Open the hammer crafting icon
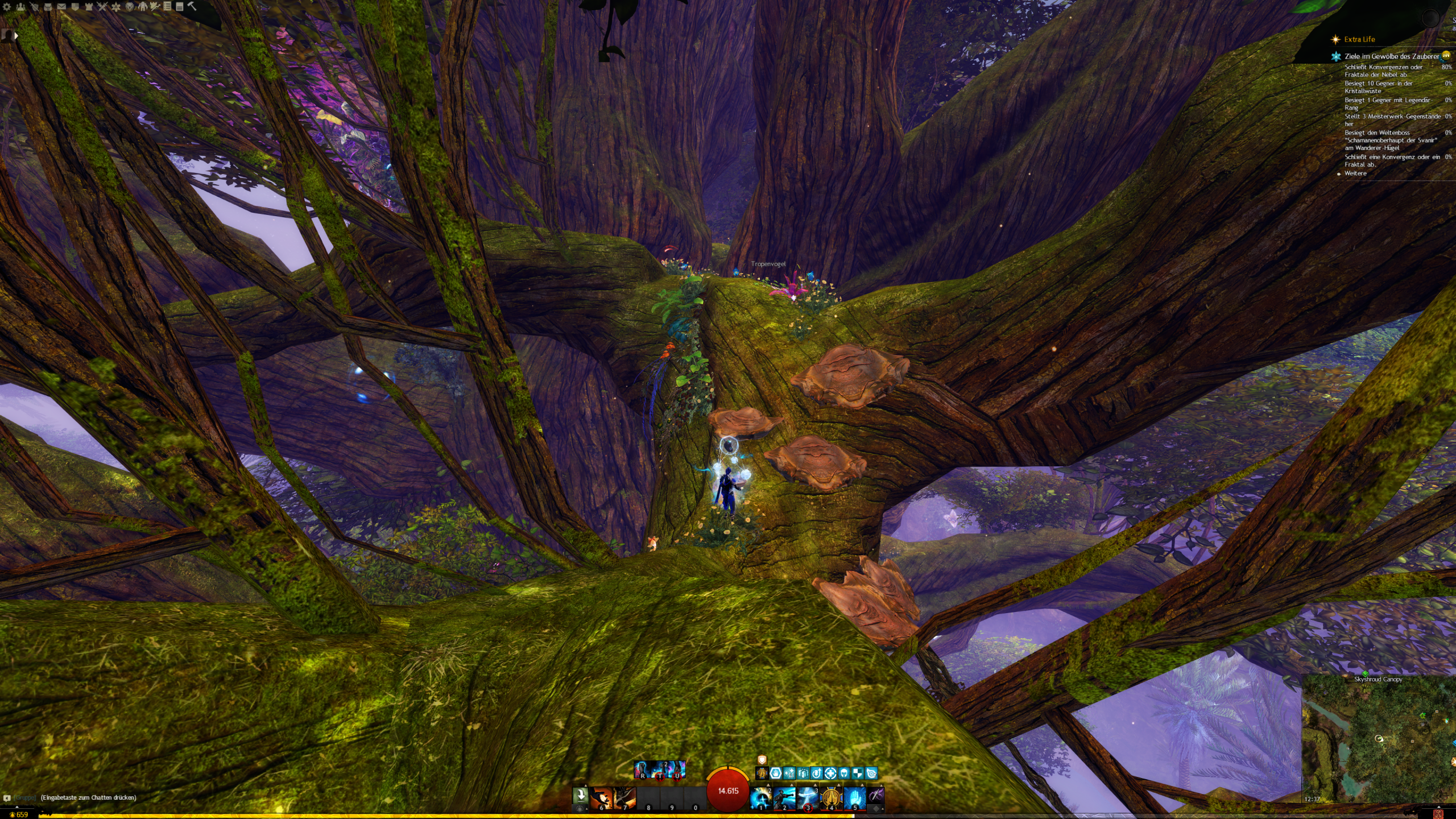The width and height of the screenshot is (1456, 819). click(x=192, y=6)
